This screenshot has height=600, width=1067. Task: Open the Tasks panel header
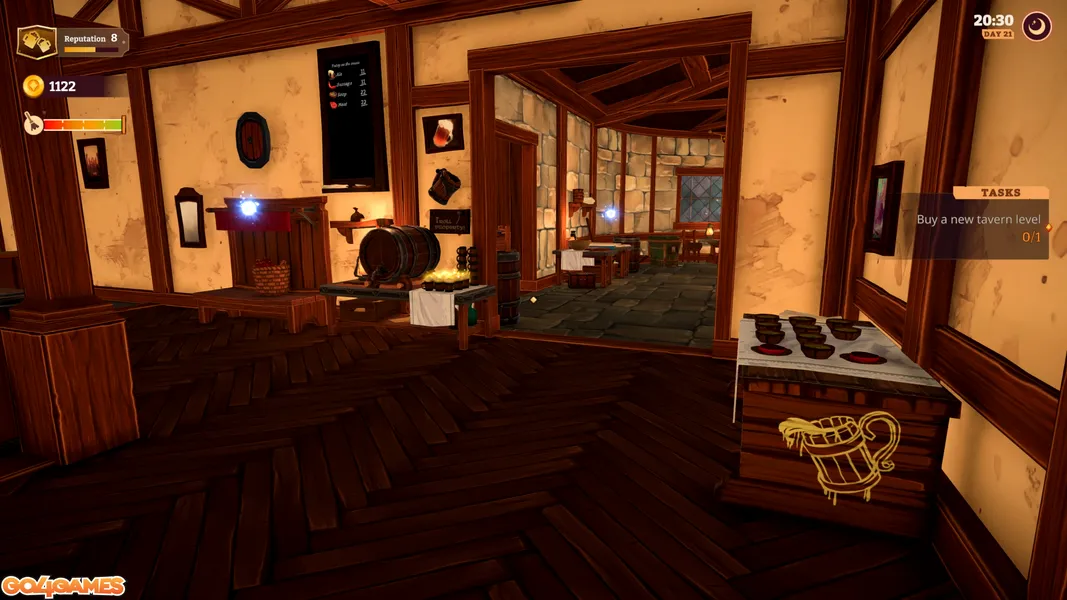click(1000, 192)
